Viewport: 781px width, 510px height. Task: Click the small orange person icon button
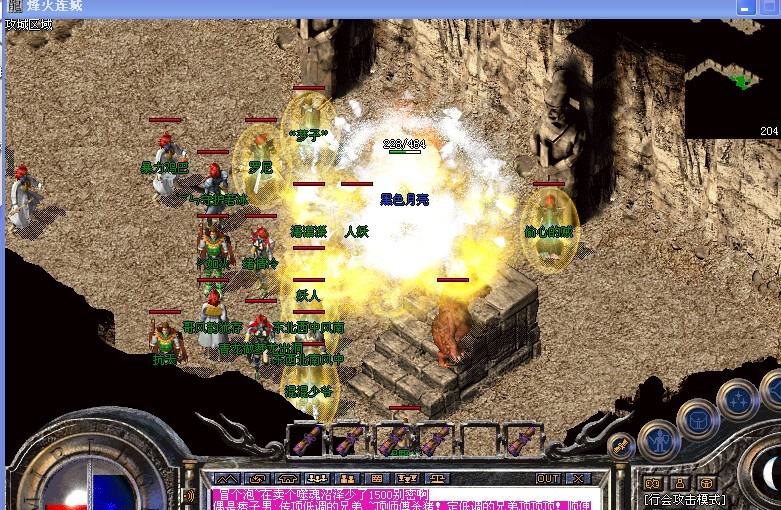click(x=680, y=483)
